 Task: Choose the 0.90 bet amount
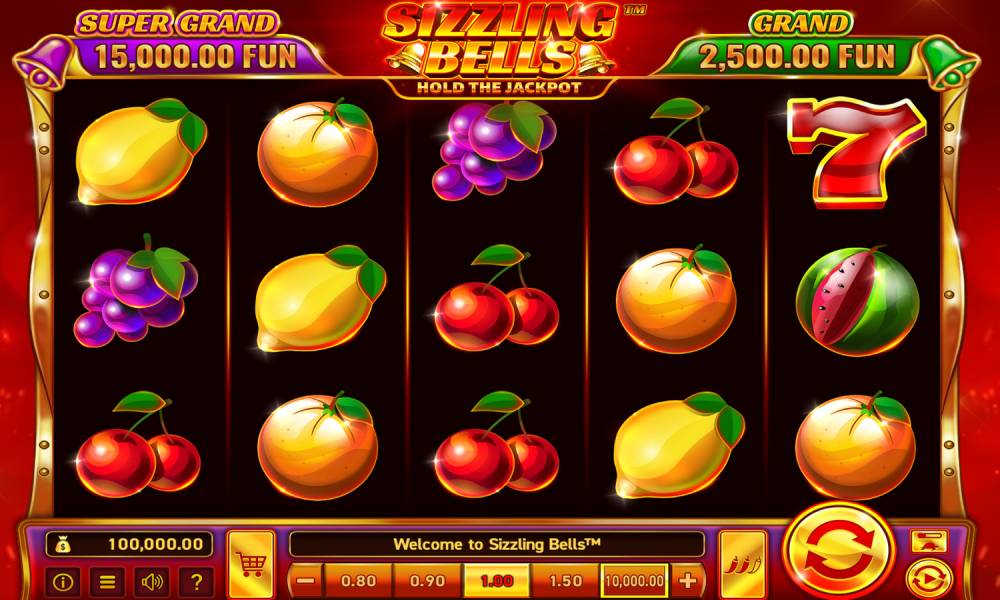(427, 580)
